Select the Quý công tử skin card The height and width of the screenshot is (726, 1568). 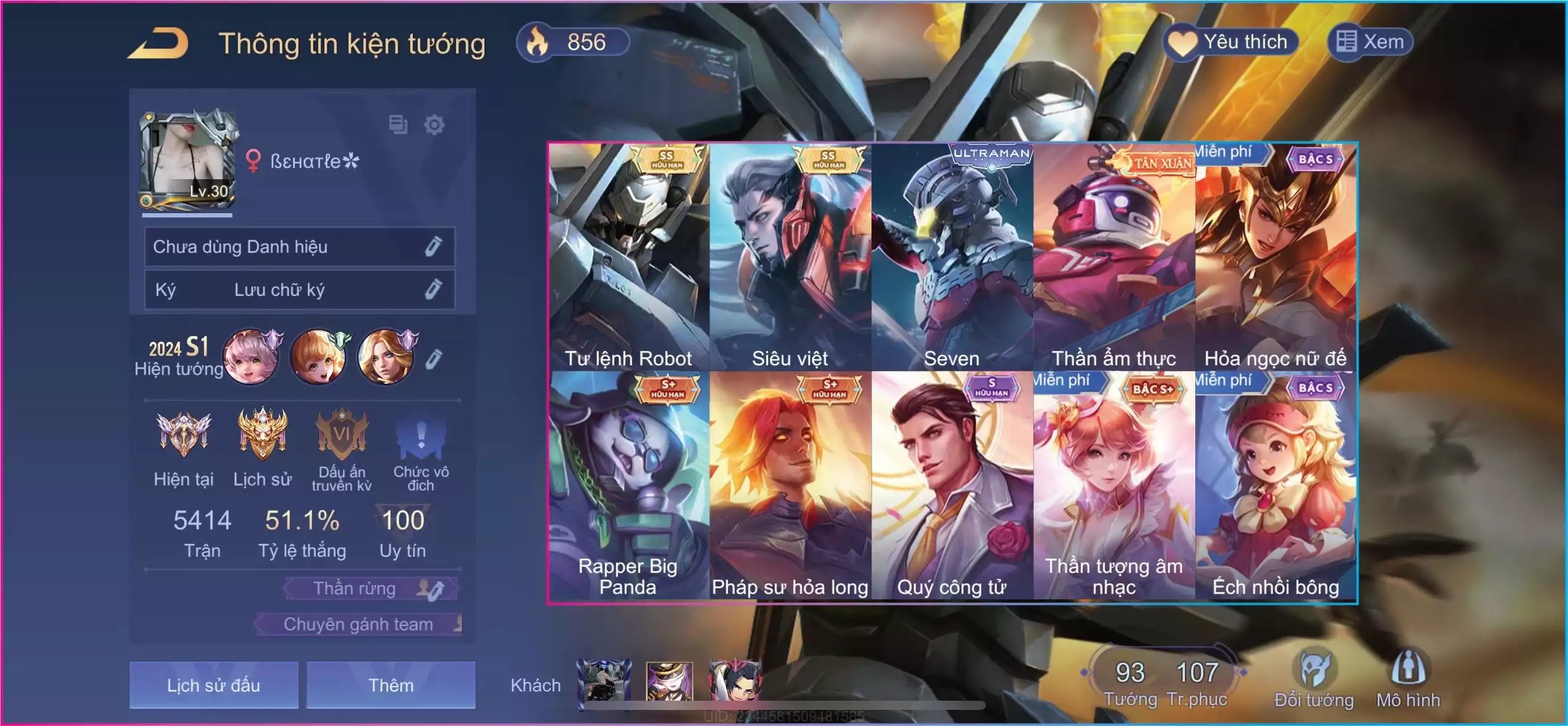[952, 485]
